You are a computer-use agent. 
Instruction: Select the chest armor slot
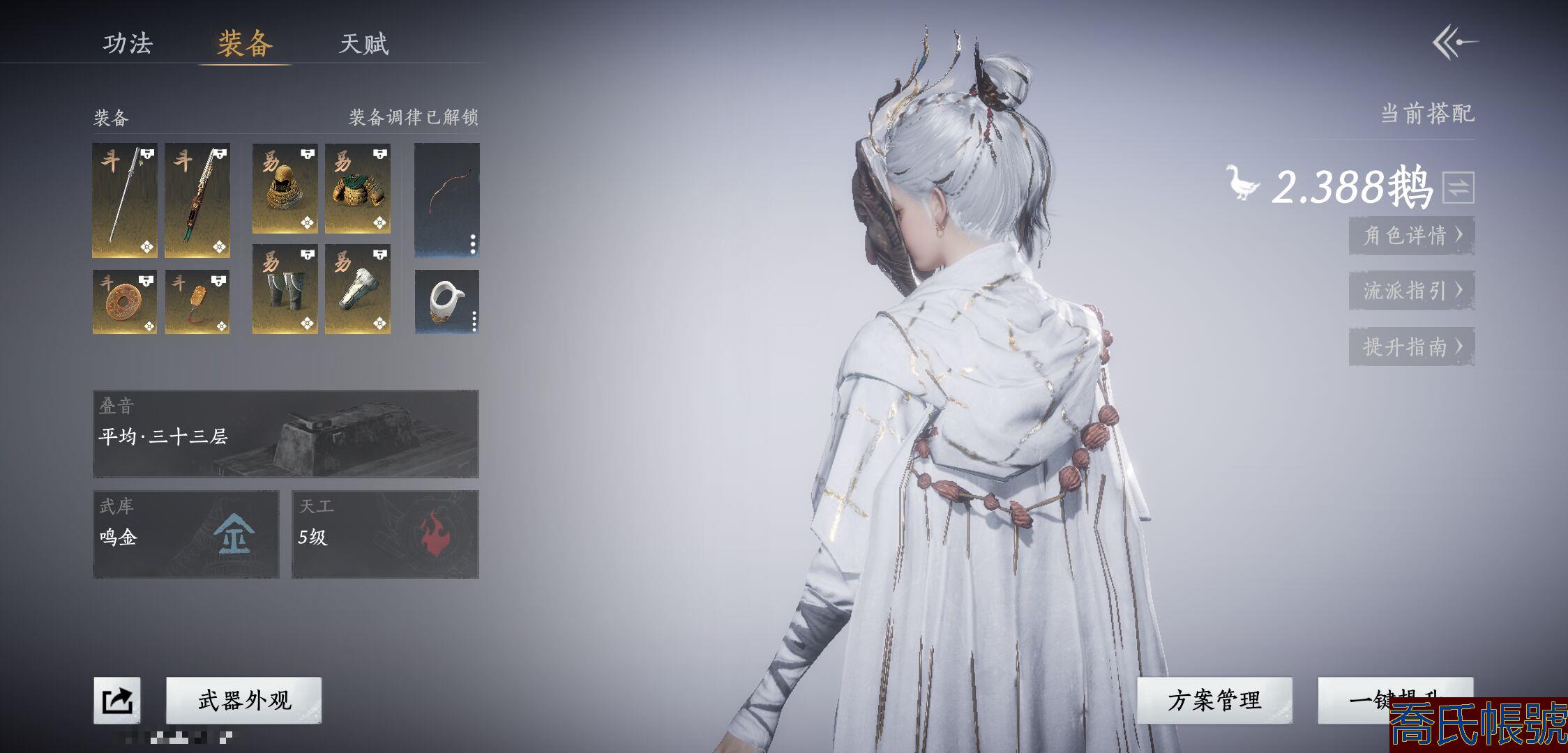coord(358,188)
